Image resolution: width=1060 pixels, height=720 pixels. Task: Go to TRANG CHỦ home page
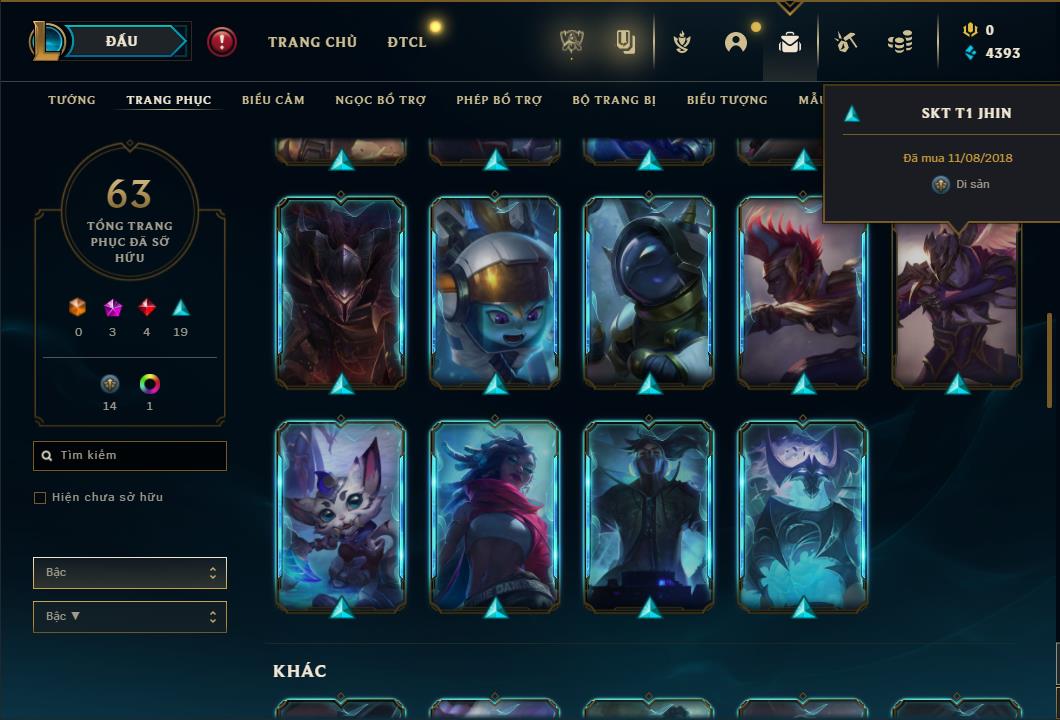[x=312, y=42]
